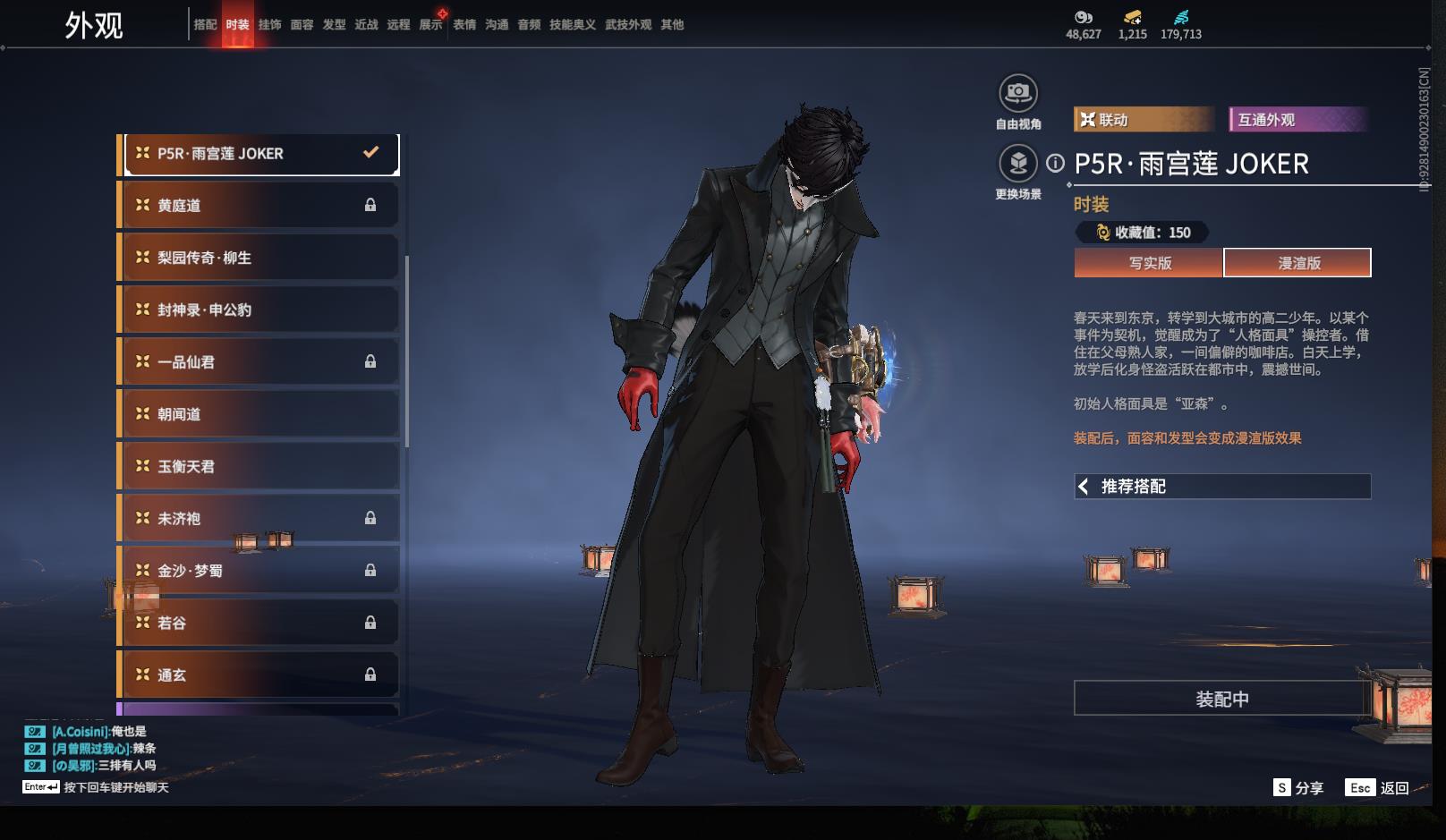Open the 发型 hairstyle tab
Viewport: 1446px width, 840px height.
coord(334,25)
